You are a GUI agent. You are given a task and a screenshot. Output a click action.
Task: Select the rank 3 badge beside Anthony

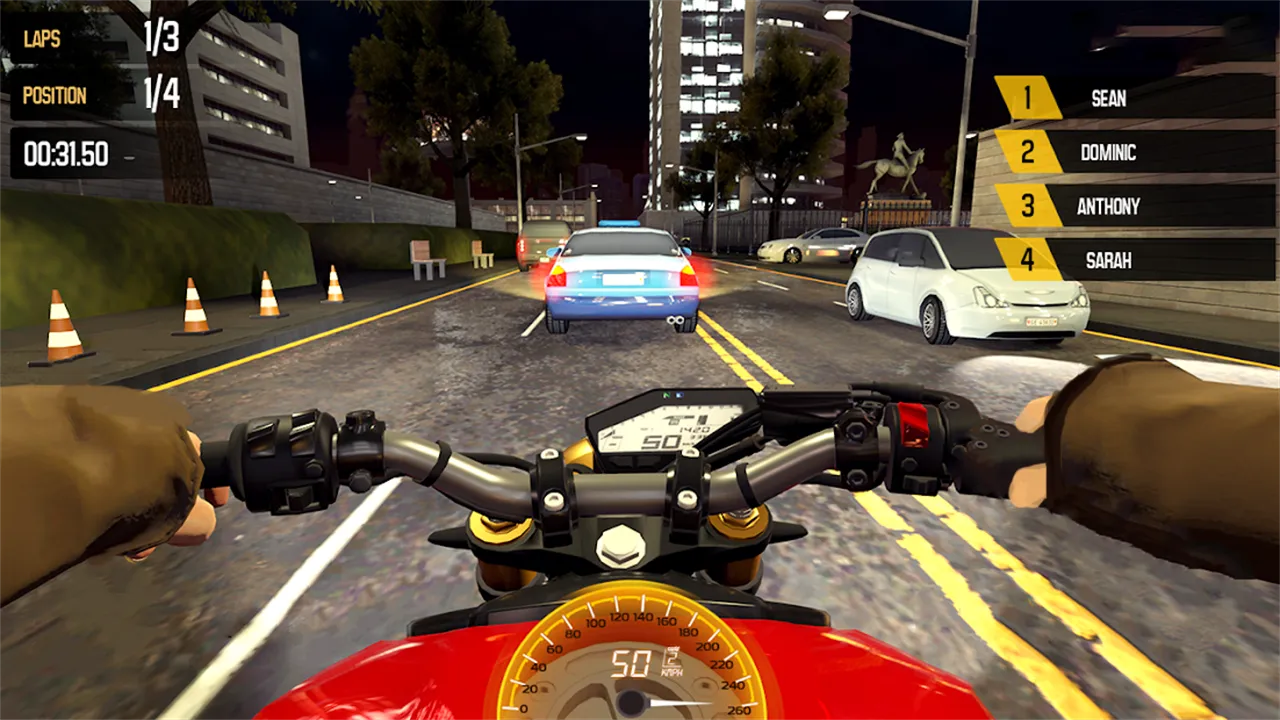tap(1027, 207)
